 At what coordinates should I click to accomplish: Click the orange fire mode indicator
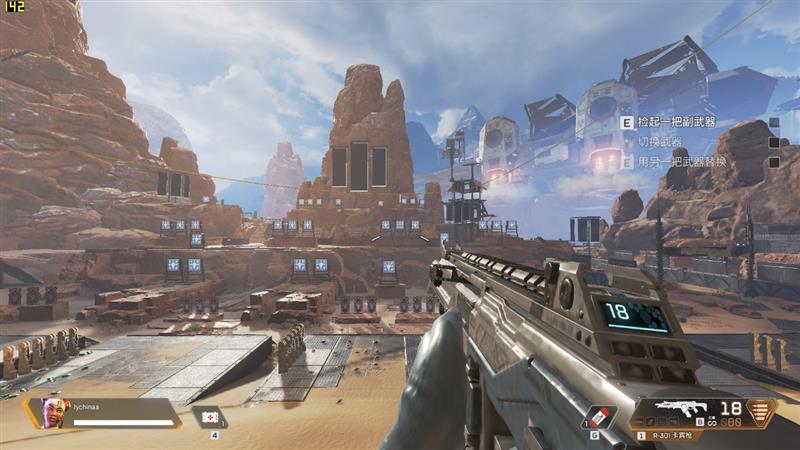(x=762, y=410)
